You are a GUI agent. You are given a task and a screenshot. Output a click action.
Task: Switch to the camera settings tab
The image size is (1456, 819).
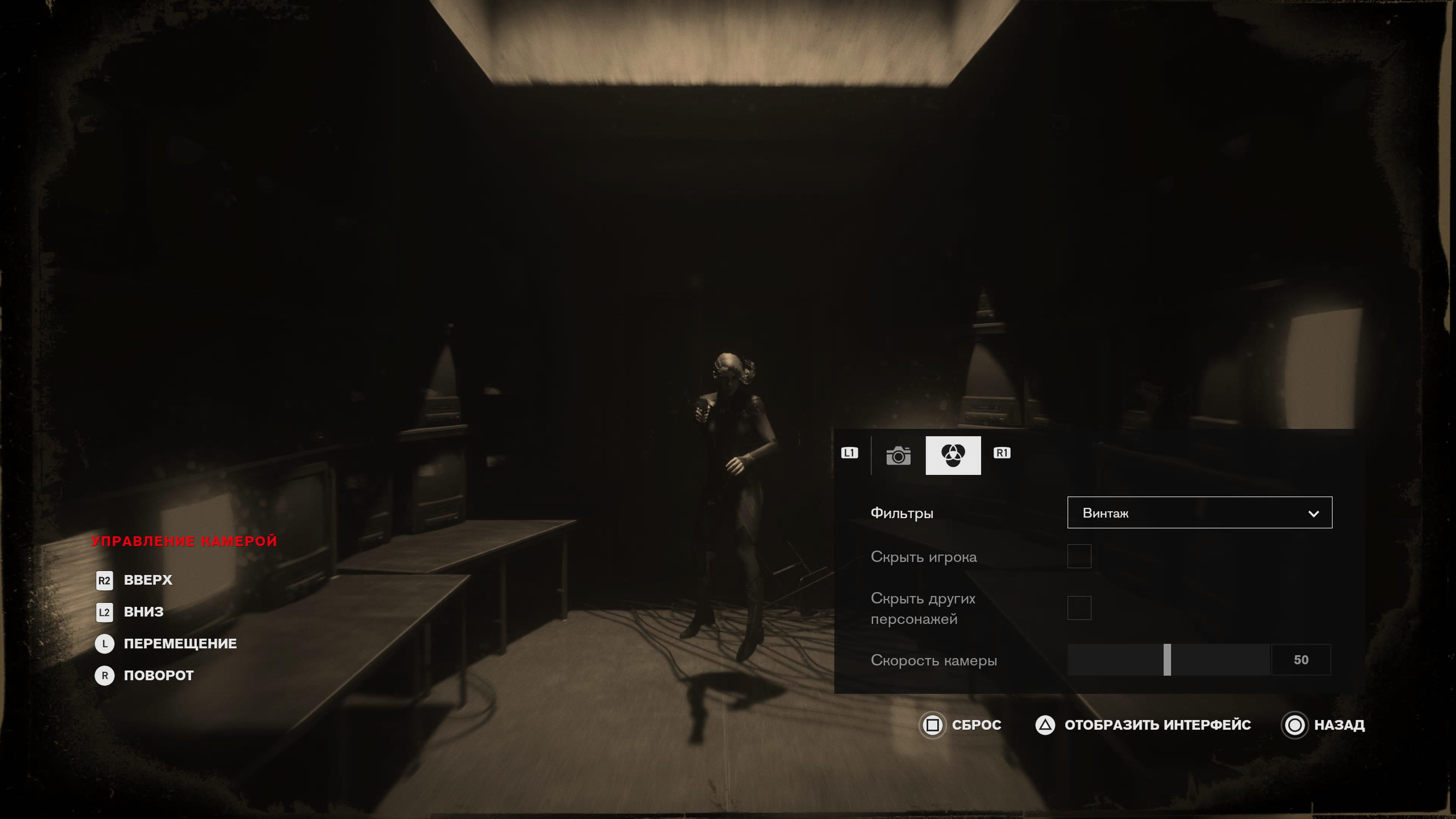click(x=898, y=455)
